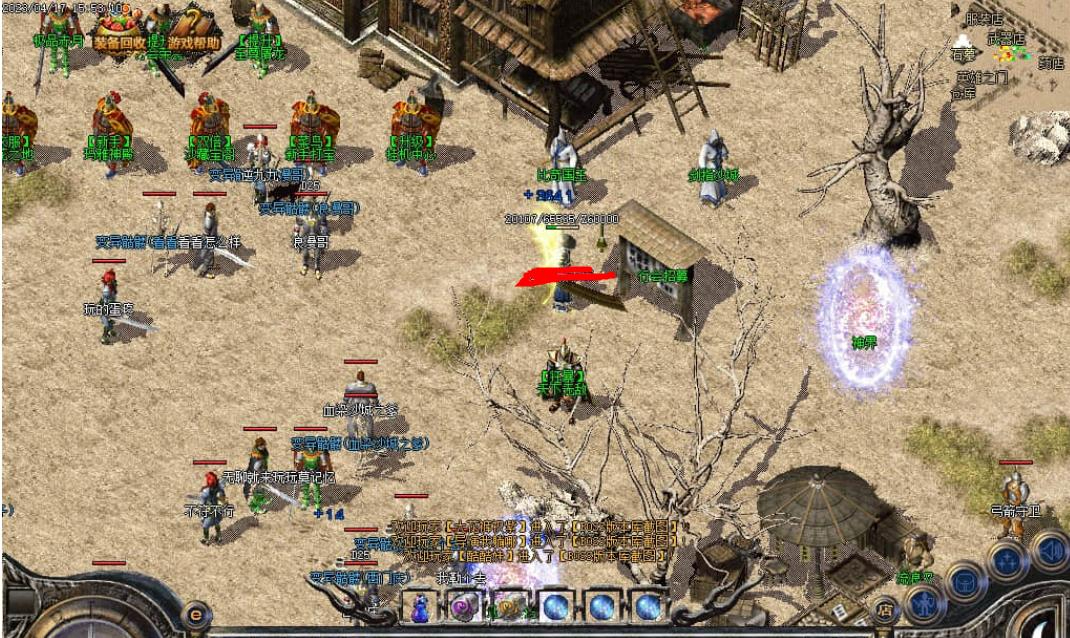Select the golden swirl scroll hotbar slot
The height and width of the screenshot is (638, 1070).
click(508, 606)
